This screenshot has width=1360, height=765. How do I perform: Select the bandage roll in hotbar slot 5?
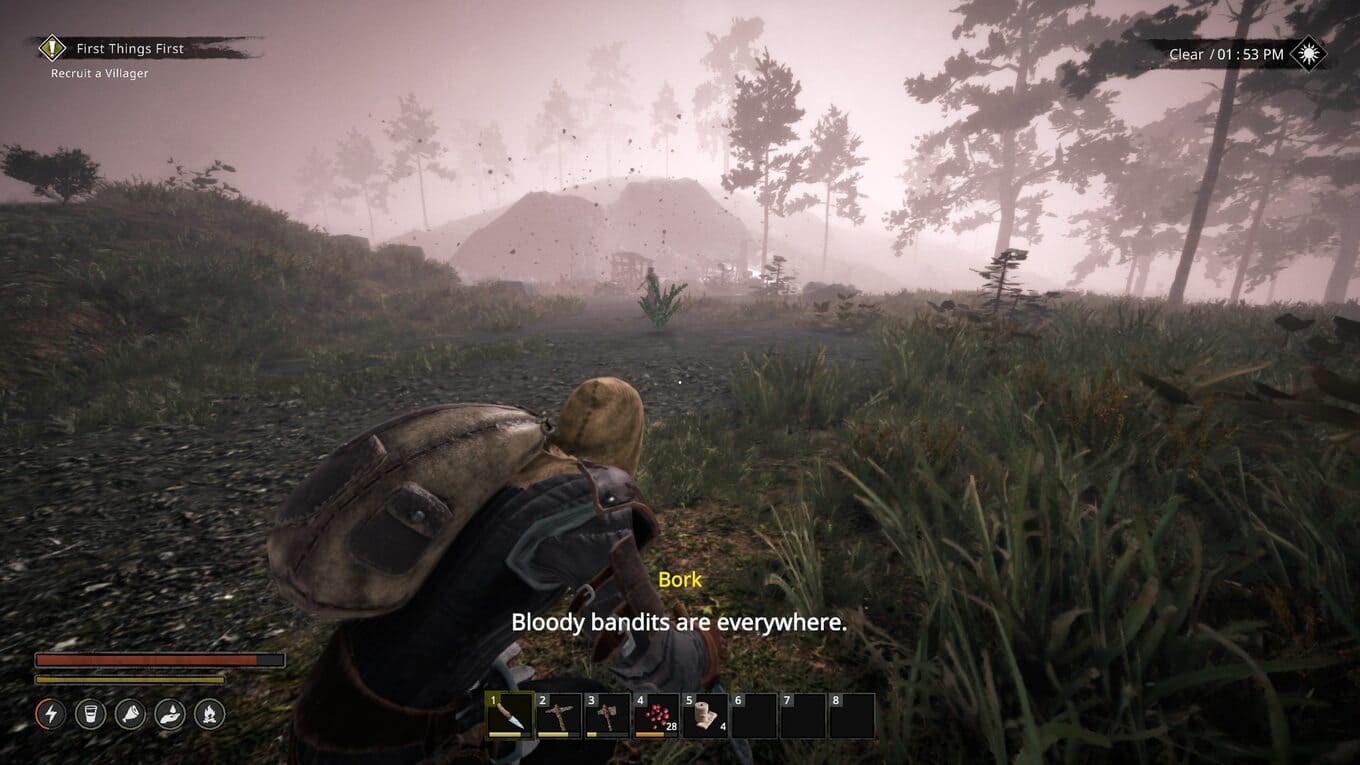(x=705, y=716)
